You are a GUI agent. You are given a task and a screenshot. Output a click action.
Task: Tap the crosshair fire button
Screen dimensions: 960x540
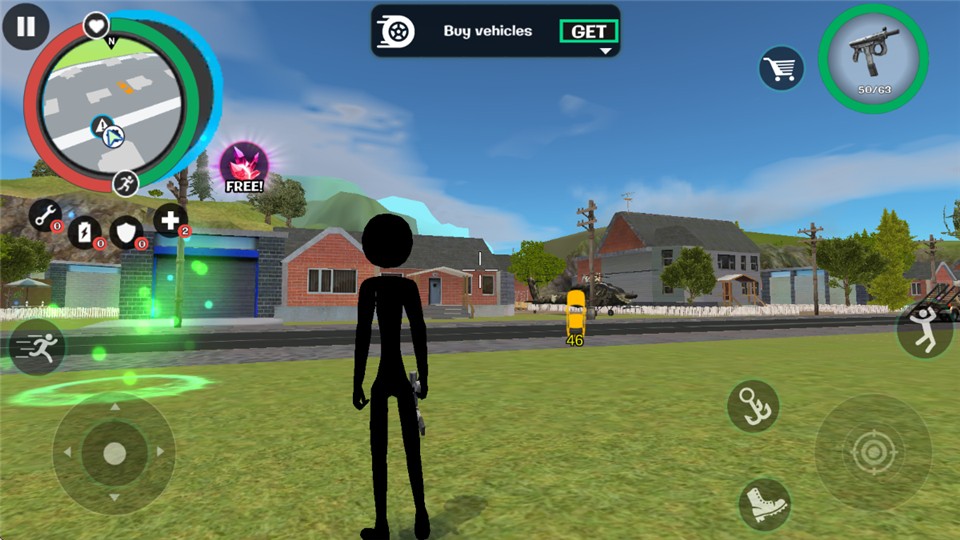873,453
